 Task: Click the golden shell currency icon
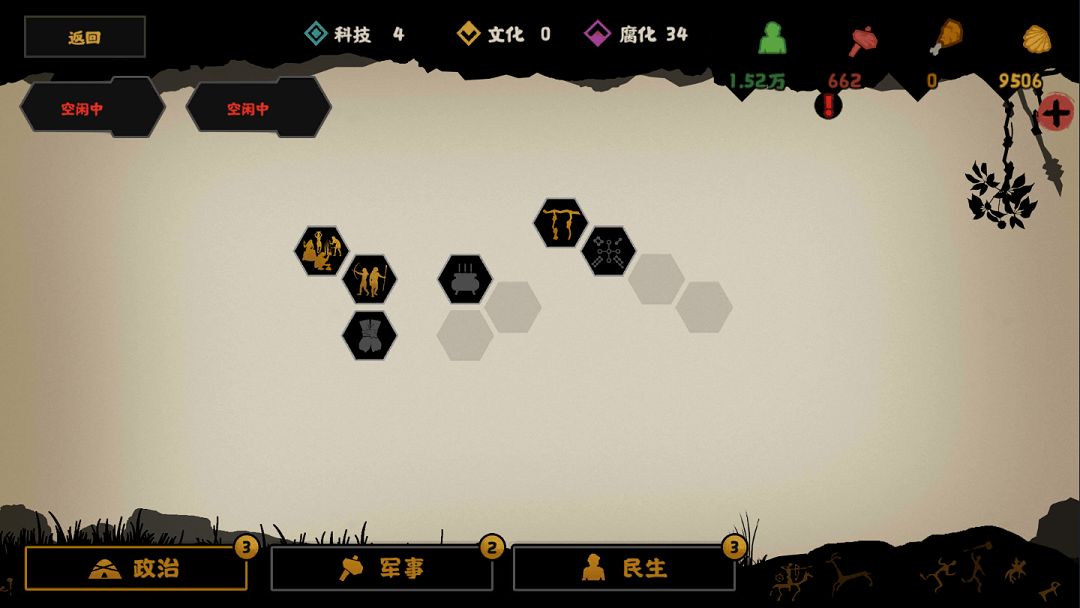click(x=1036, y=39)
